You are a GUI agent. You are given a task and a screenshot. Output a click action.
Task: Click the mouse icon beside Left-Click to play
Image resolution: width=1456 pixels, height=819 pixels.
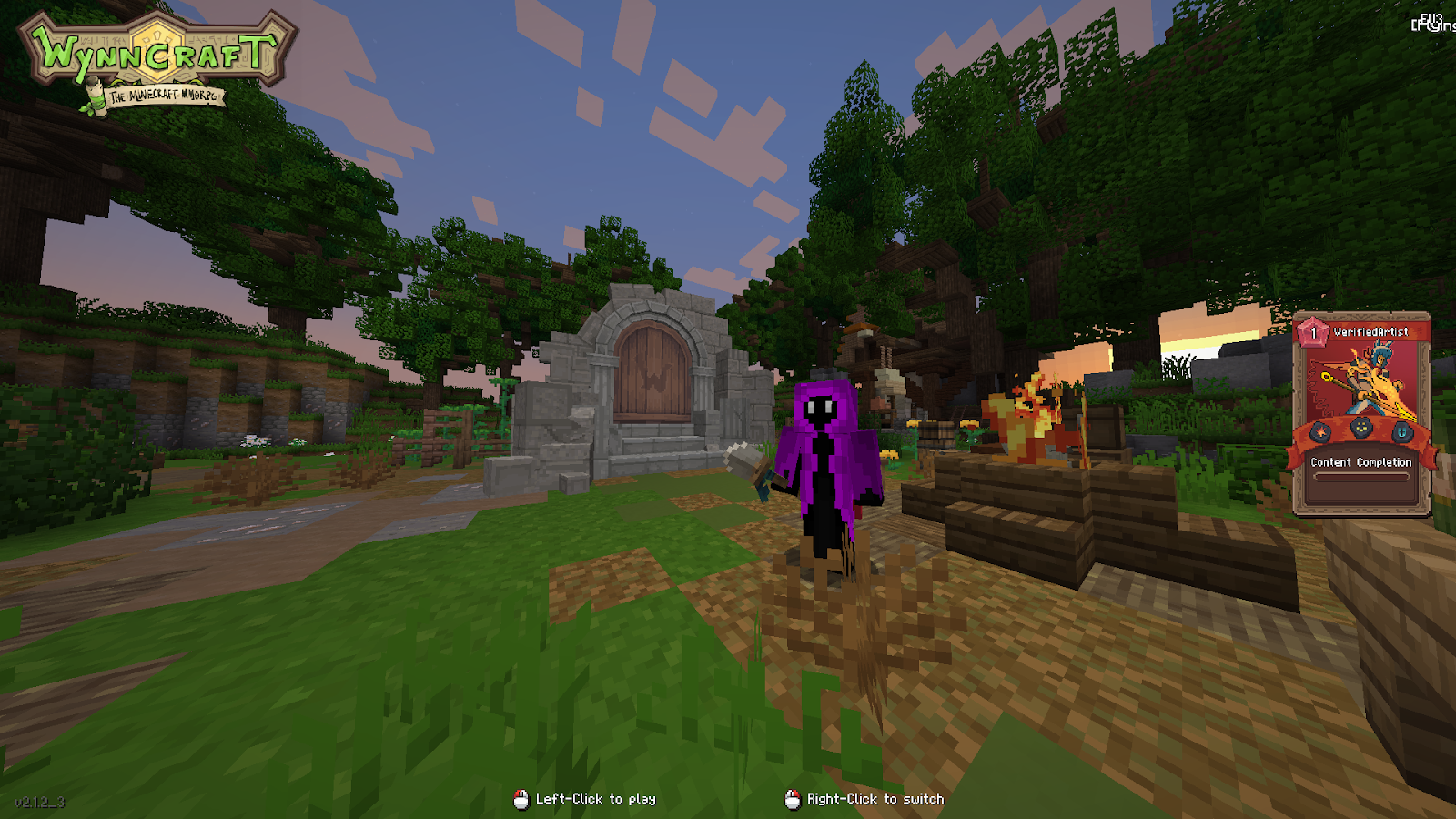click(522, 799)
